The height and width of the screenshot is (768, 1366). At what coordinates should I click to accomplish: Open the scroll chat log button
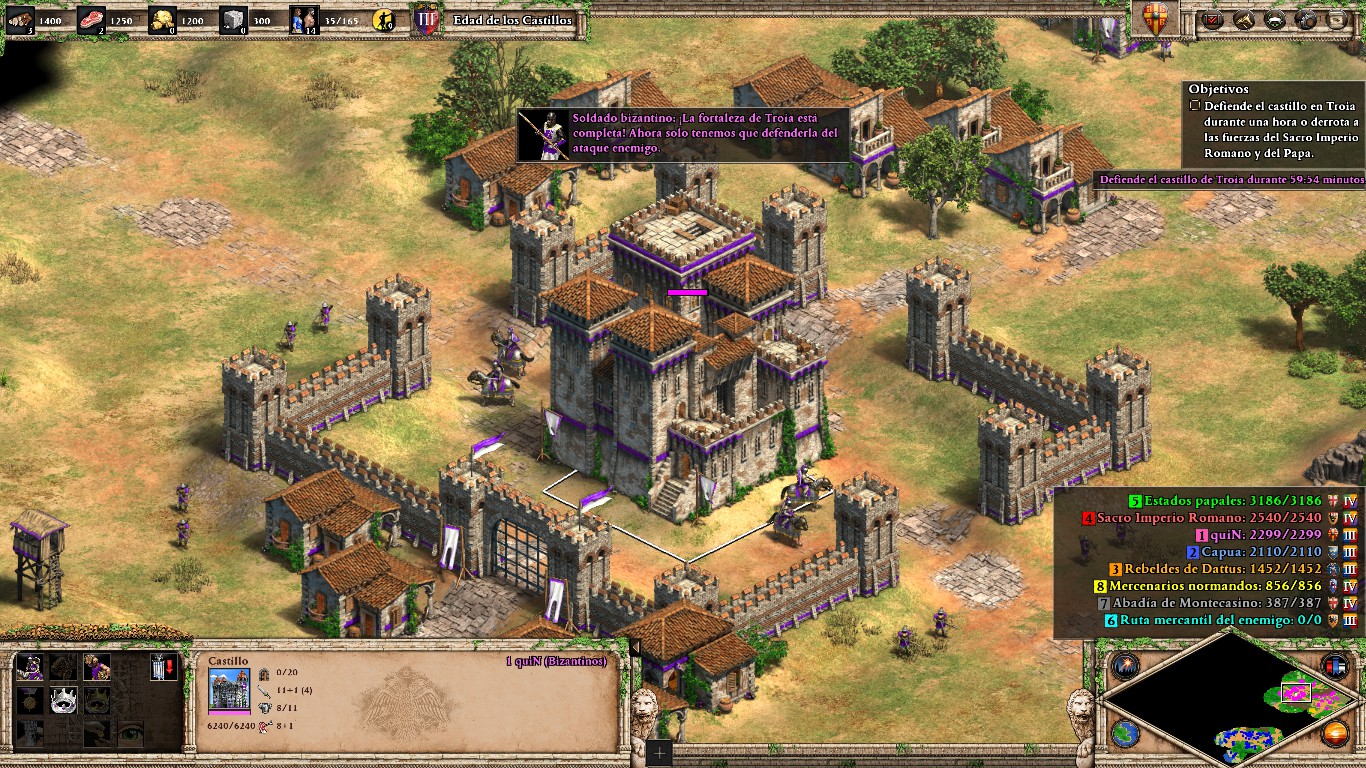click(1336, 19)
